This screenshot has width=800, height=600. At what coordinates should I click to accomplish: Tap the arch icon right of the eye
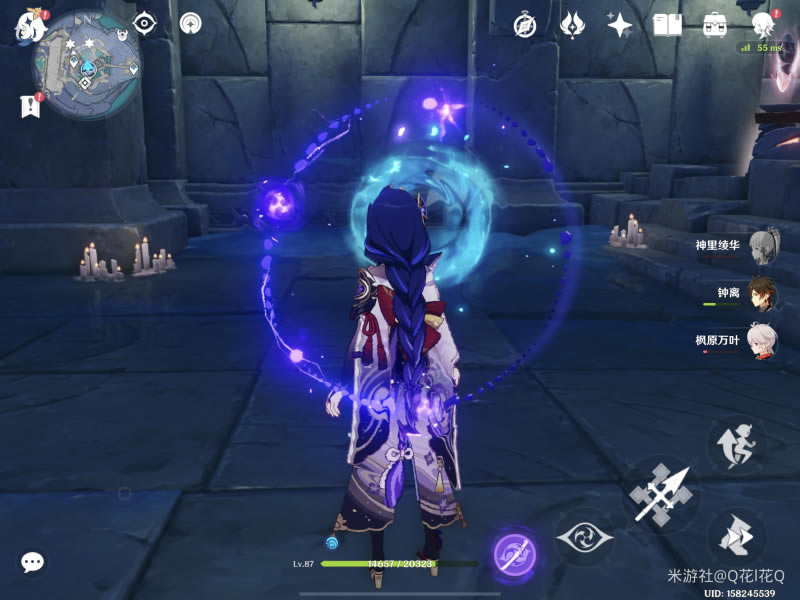190,23
